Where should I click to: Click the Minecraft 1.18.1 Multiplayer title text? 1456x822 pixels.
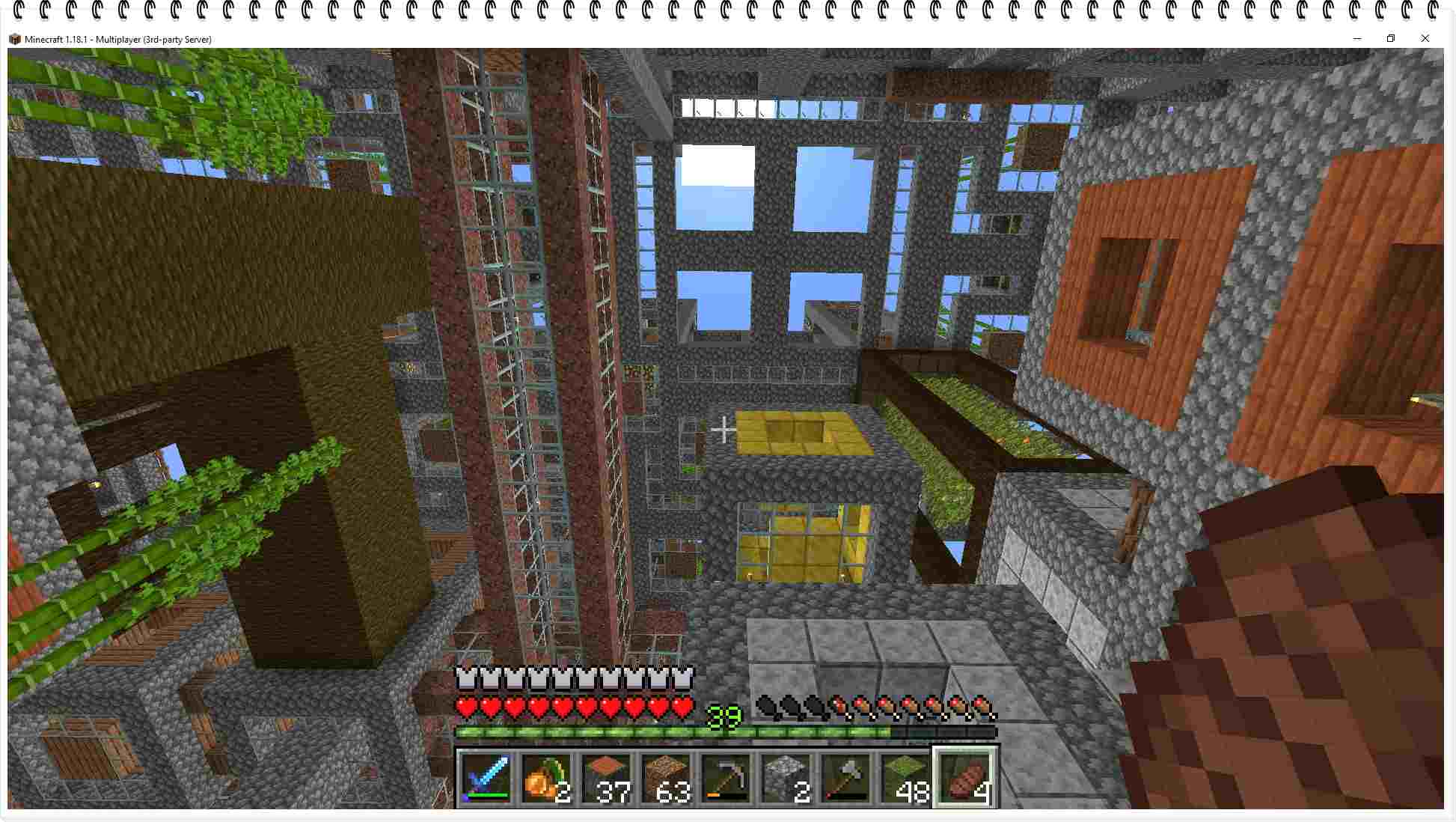point(117,38)
